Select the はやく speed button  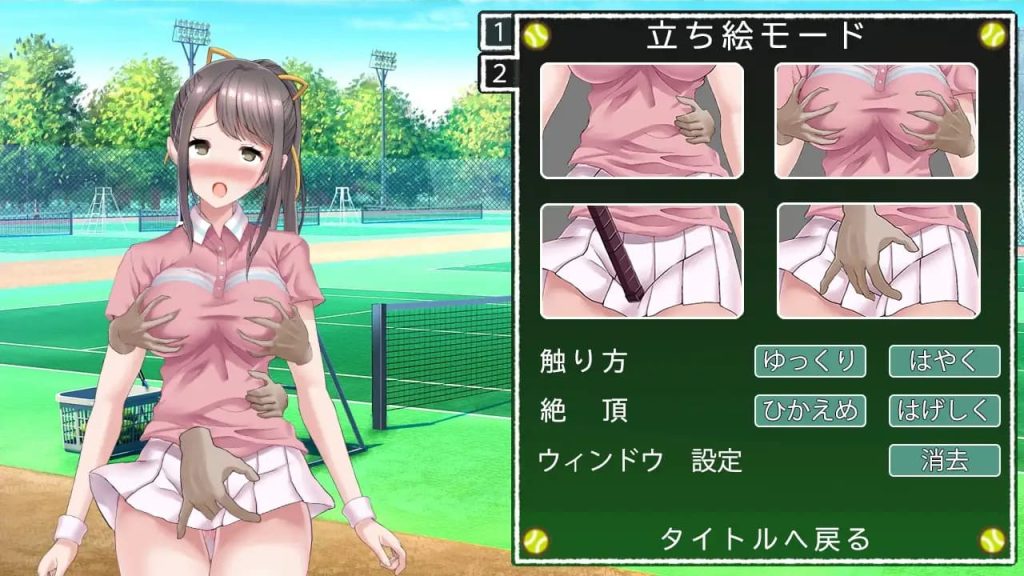coord(944,361)
